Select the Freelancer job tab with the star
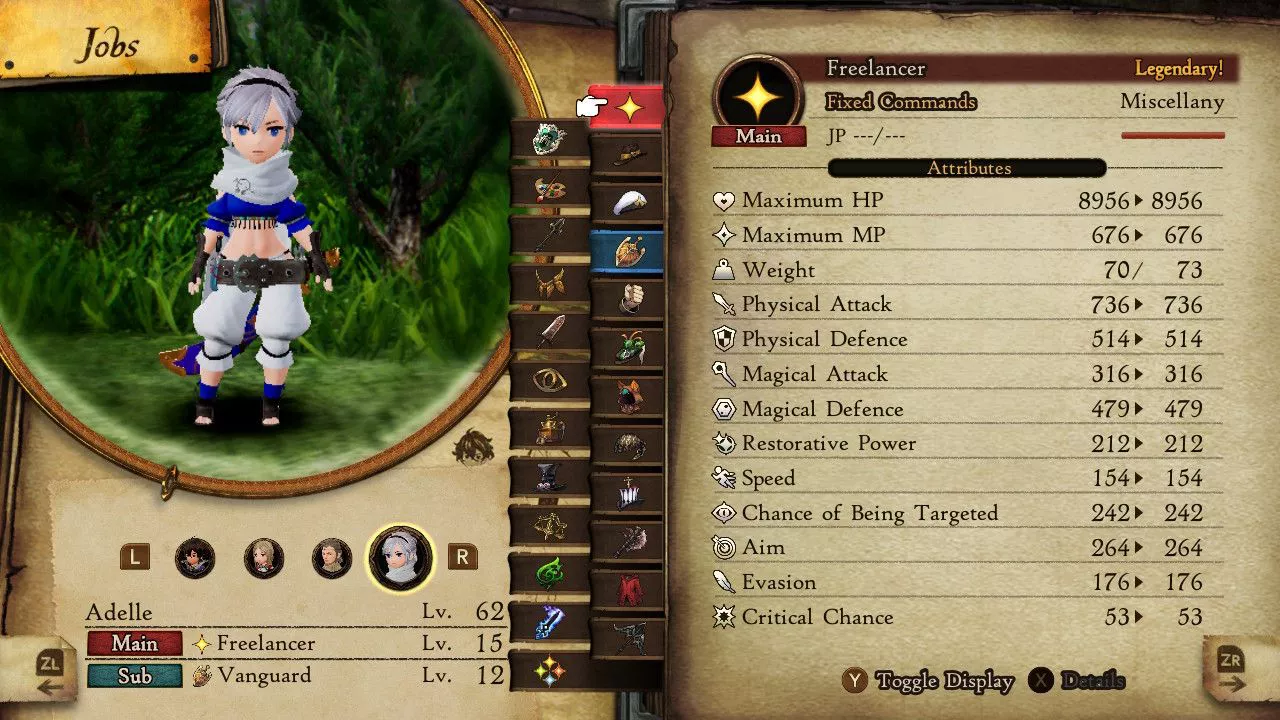Screen dimensions: 1280x720 click(x=628, y=108)
